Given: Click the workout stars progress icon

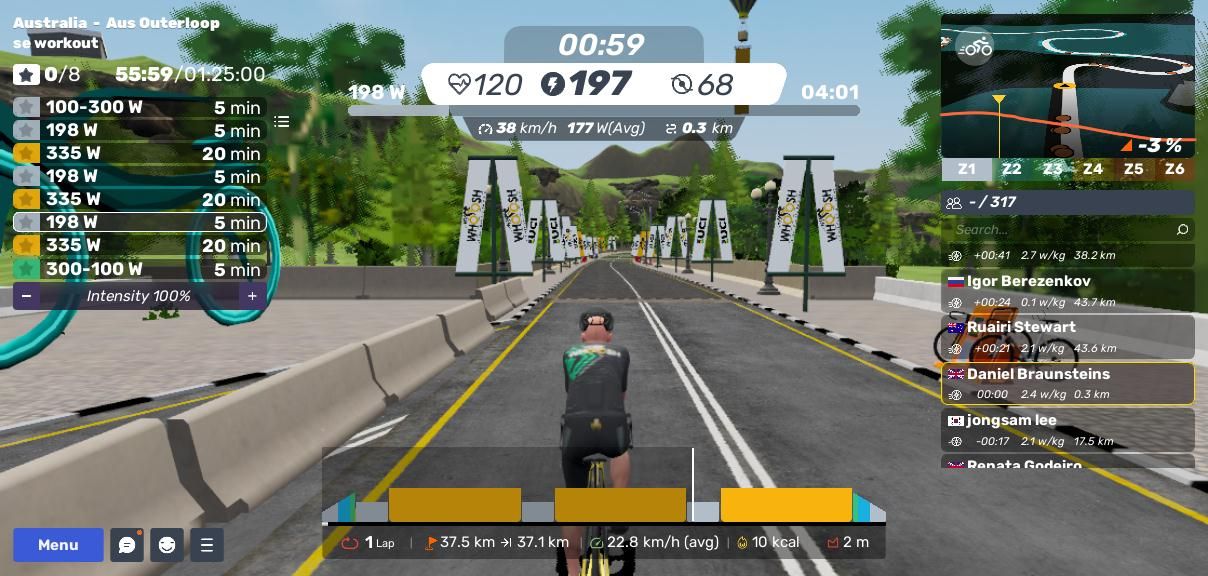Looking at the screenshot, I should (x=27, y=74).
